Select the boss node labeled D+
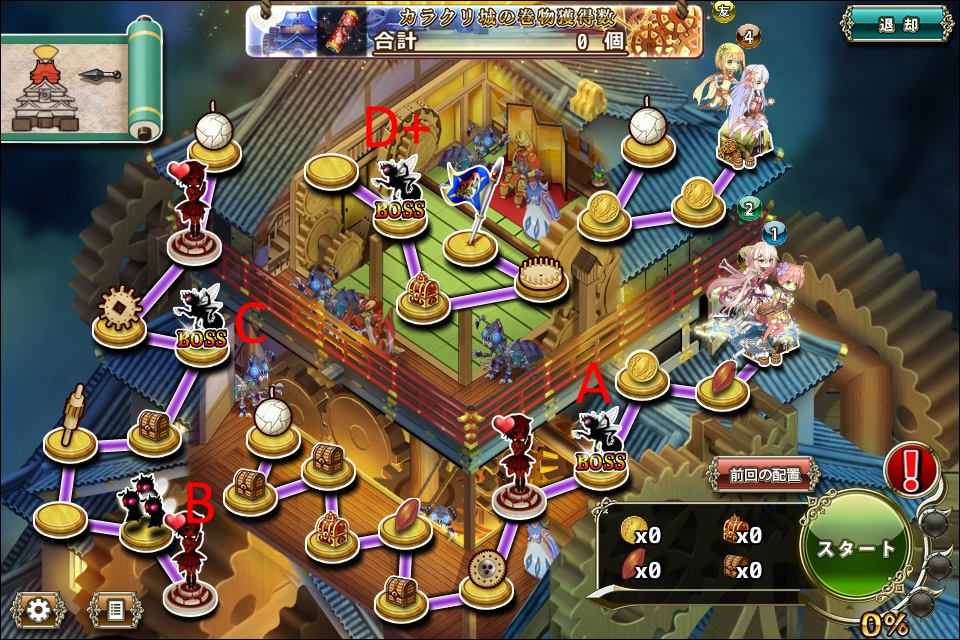The image size is (960, 640). [400, 196]
